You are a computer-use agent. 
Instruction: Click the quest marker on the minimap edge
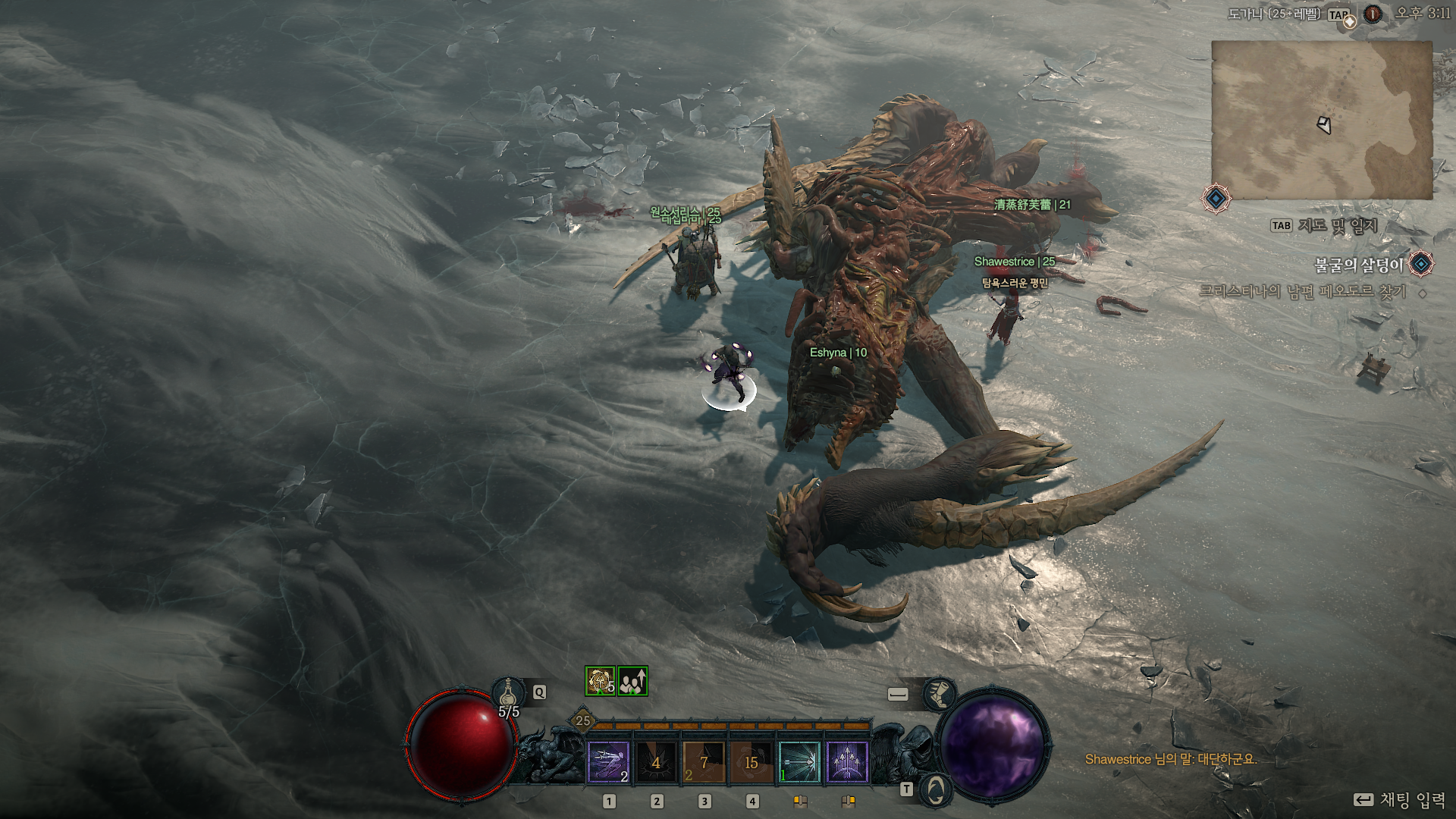[x=1216, y=199]
